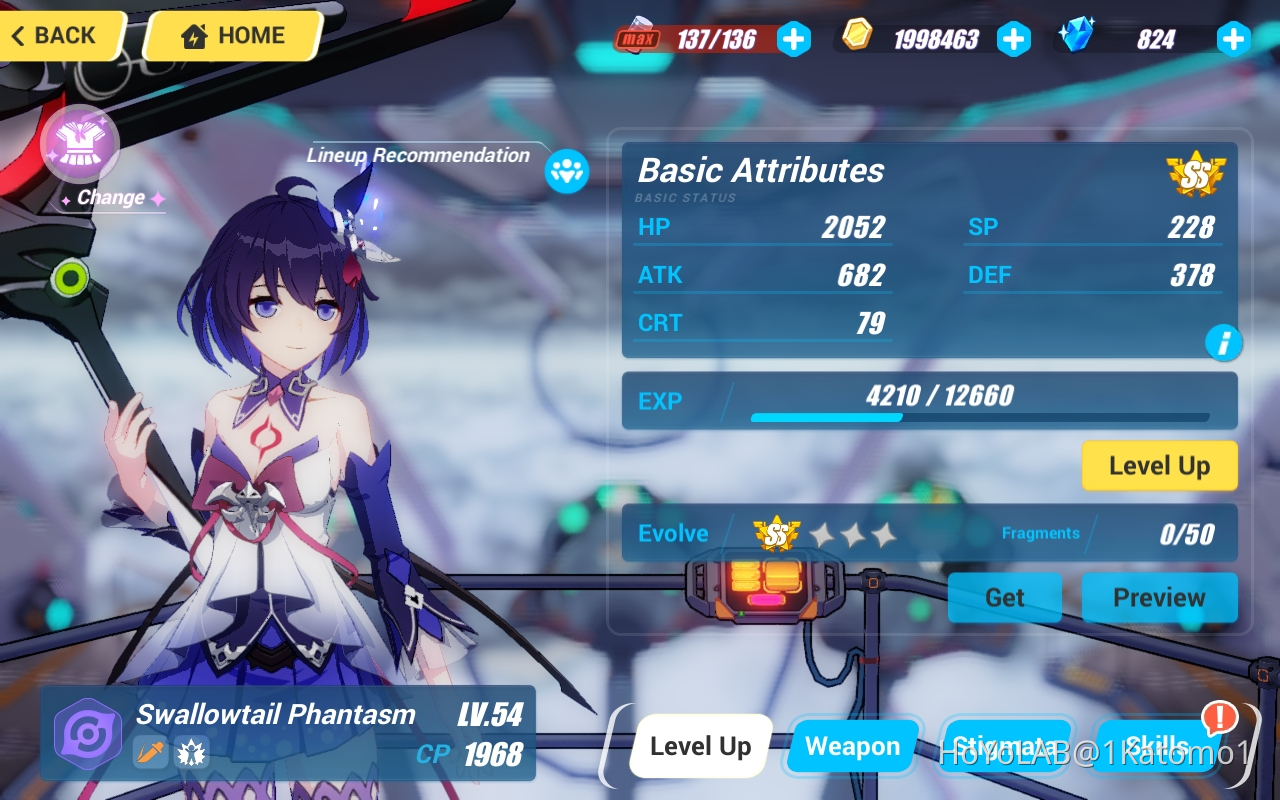Click Get to obtain Fragments
This screenshot has height=800, width=1280.
[1004, 598]
